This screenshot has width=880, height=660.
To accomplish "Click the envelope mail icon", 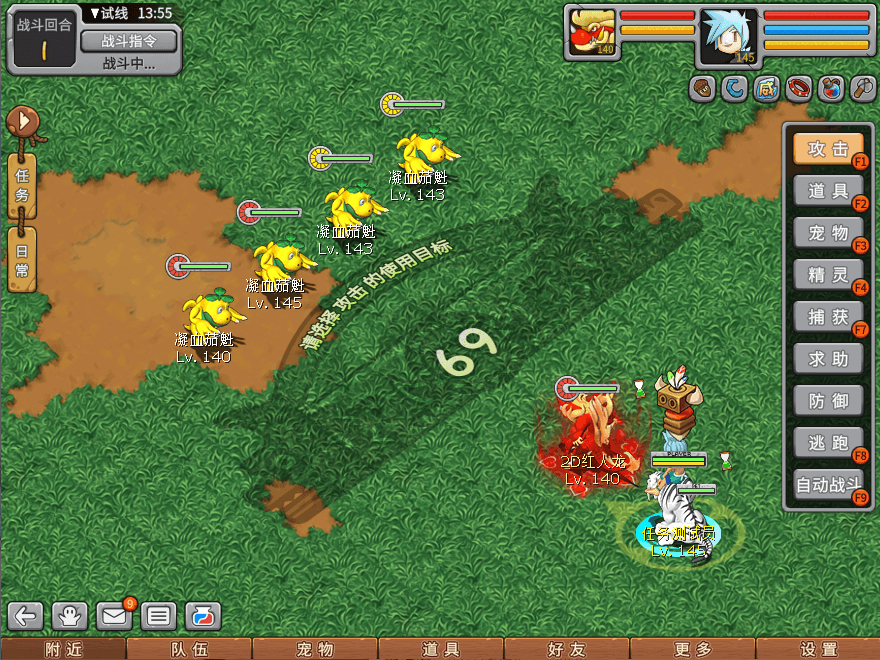I will [x=114, y=615].
